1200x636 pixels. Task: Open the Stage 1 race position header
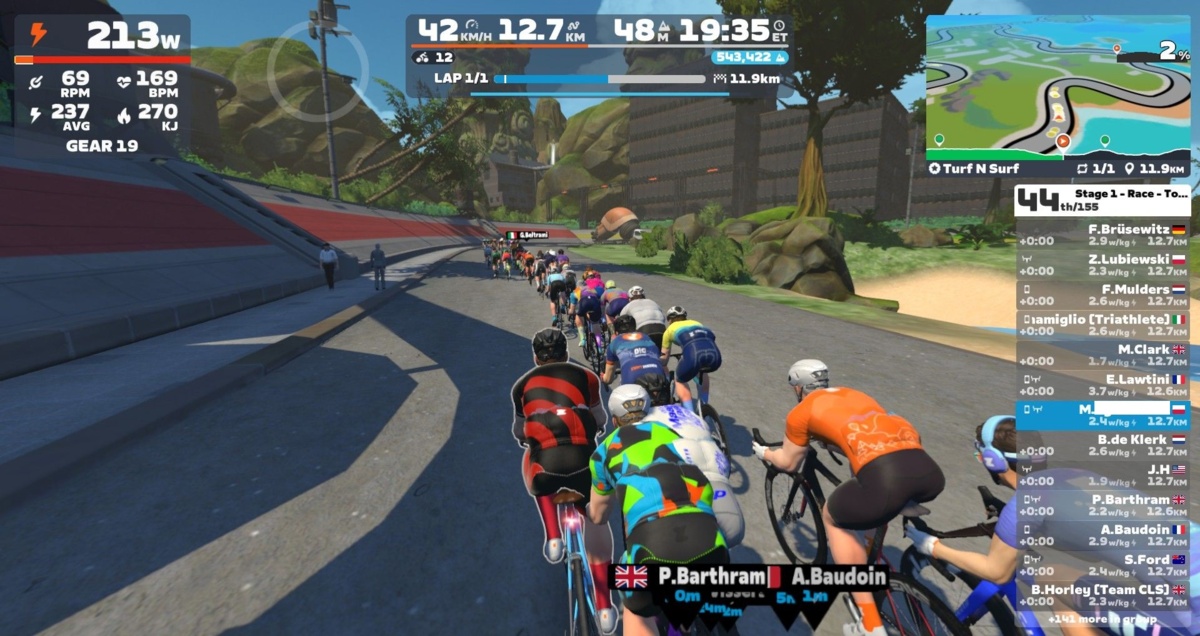[1102, 201]
